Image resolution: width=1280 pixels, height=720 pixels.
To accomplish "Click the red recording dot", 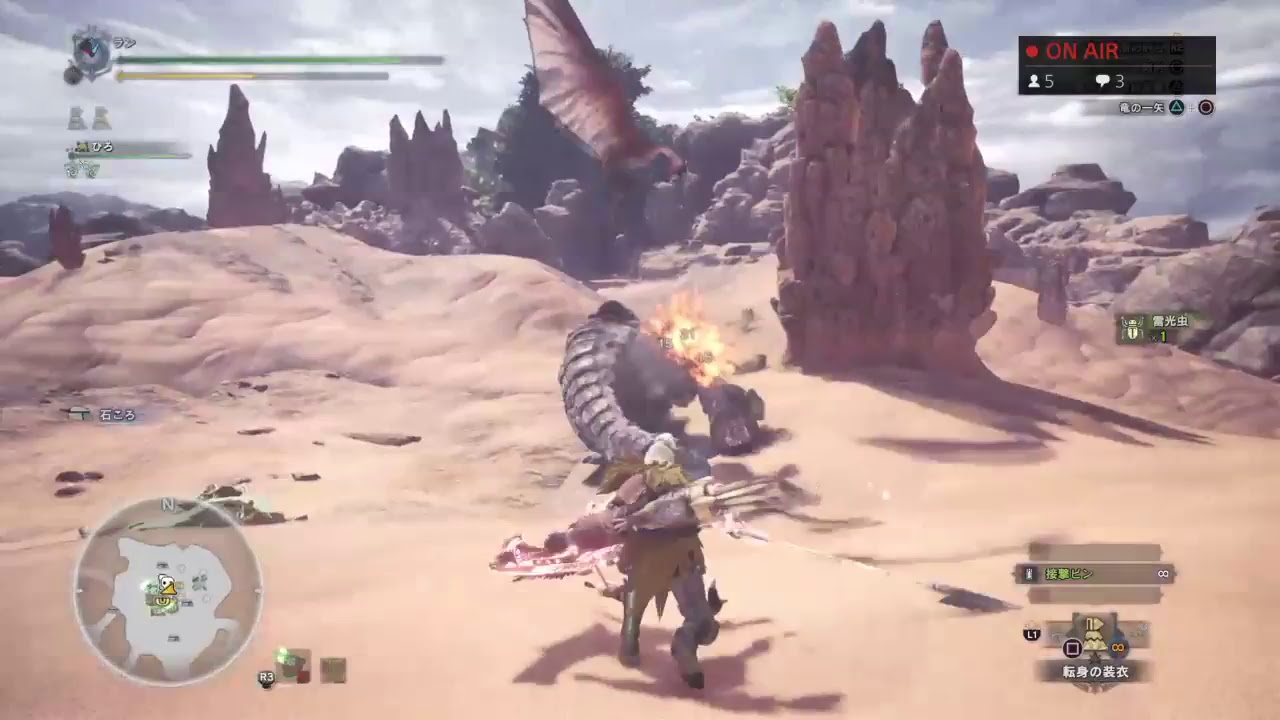I will point(1031,52).
